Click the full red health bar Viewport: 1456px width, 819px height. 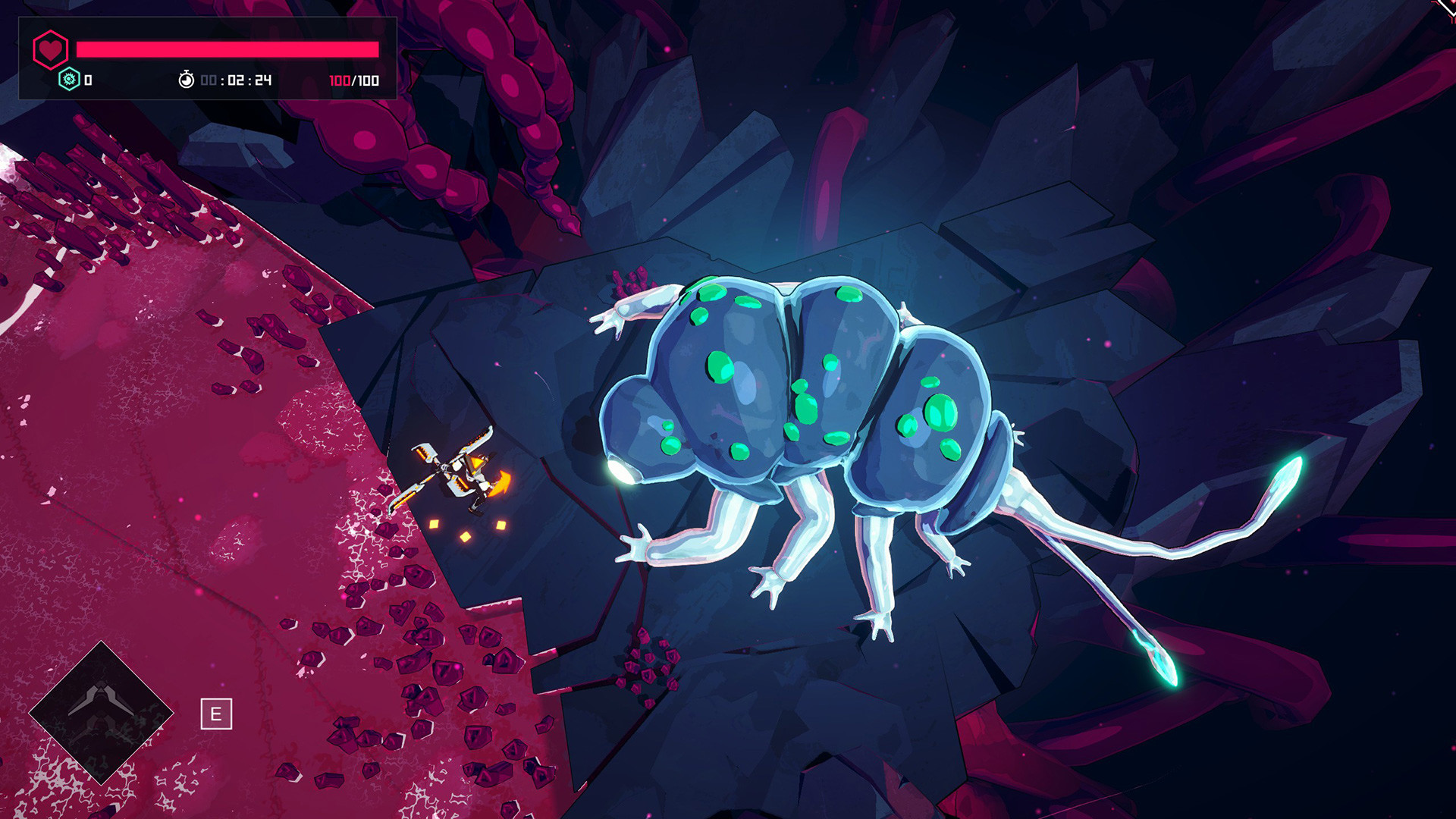[x=227, y=48]
